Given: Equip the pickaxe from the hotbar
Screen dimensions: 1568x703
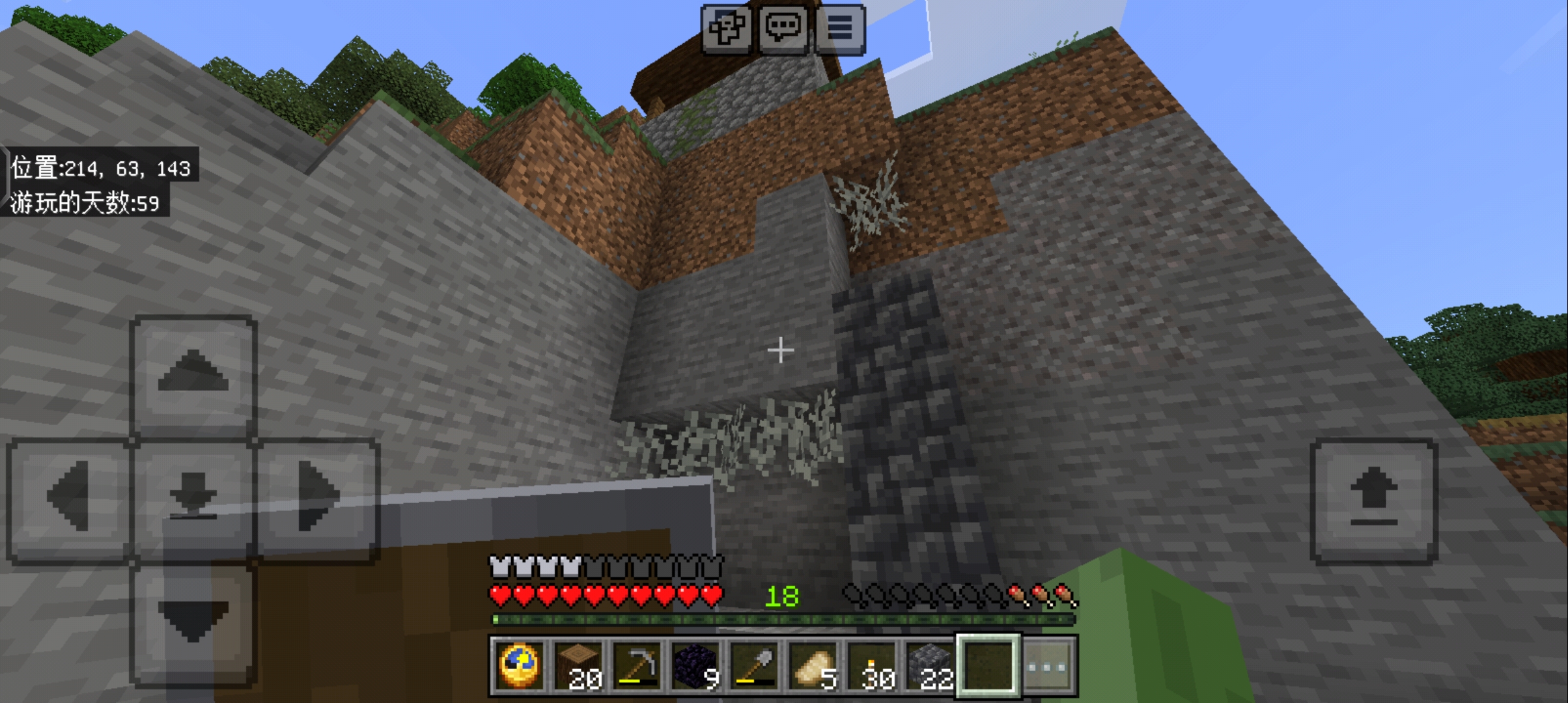Looking at the screenshot, I should 637,666.
